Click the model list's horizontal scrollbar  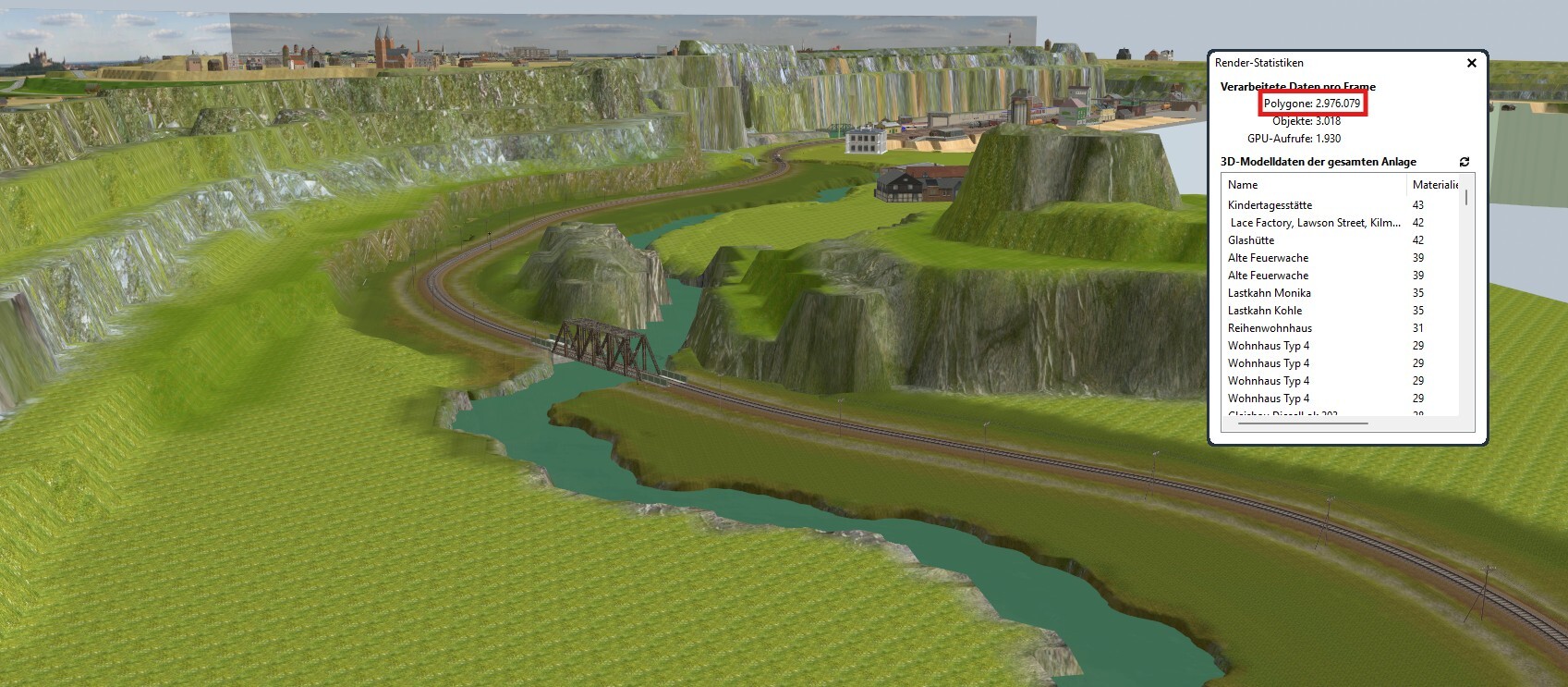pyautogui.click(x=1303, y=423)
